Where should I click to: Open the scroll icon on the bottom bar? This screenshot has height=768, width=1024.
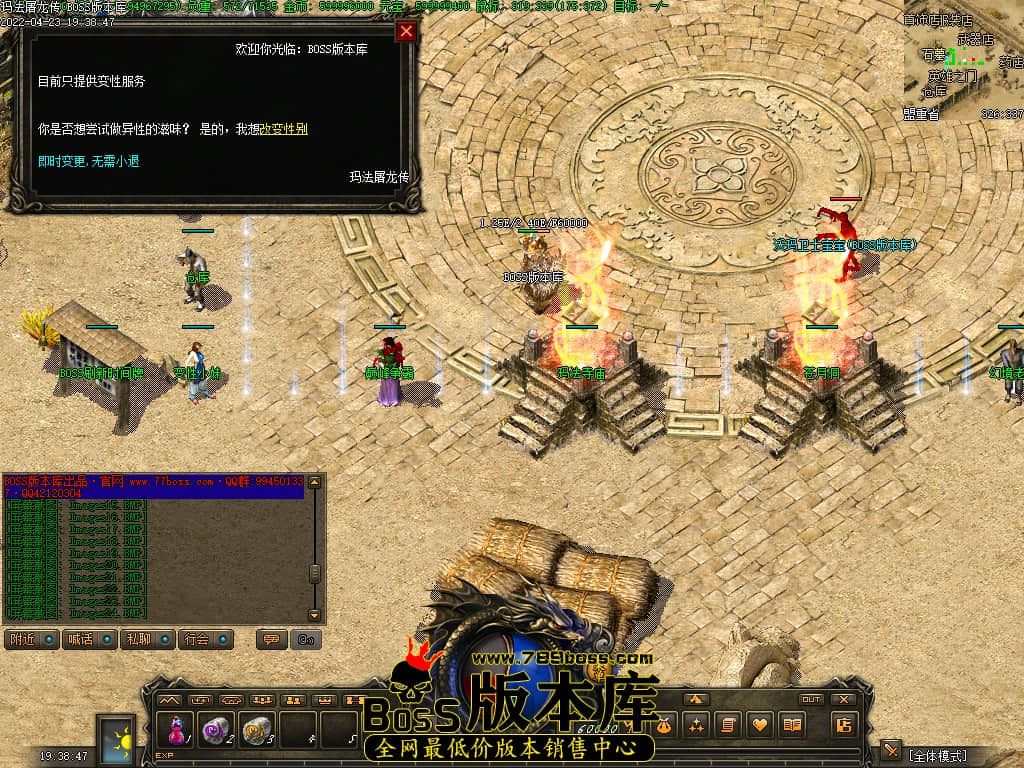click(x=728, y=725)
